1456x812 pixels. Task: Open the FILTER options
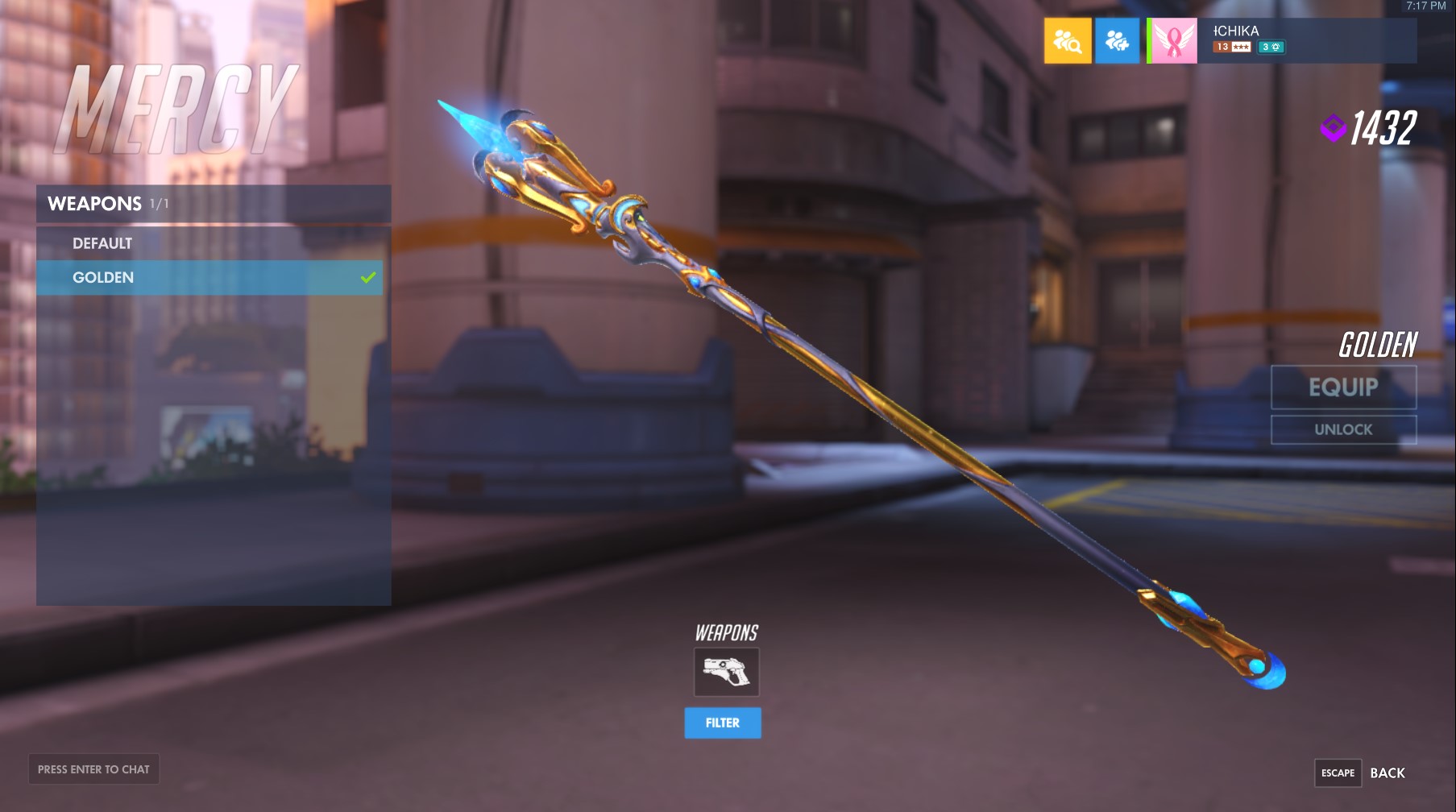[x=723, y=723]
